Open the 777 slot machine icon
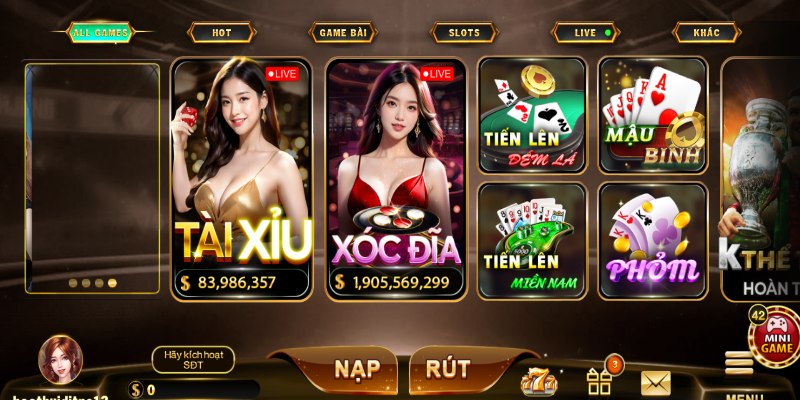 point(536,381)
